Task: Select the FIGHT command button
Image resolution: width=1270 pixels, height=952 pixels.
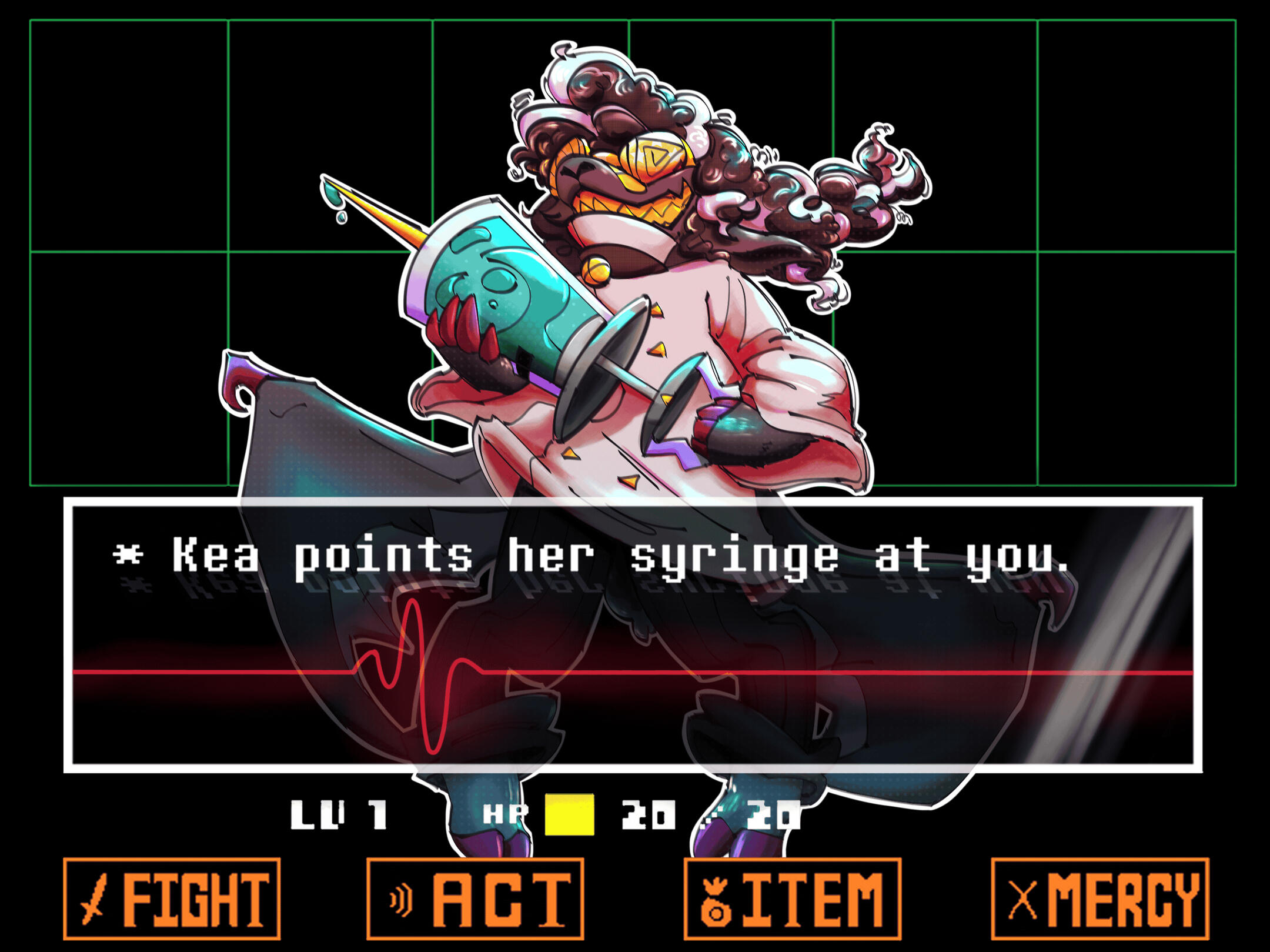Action: pos(172,898)
